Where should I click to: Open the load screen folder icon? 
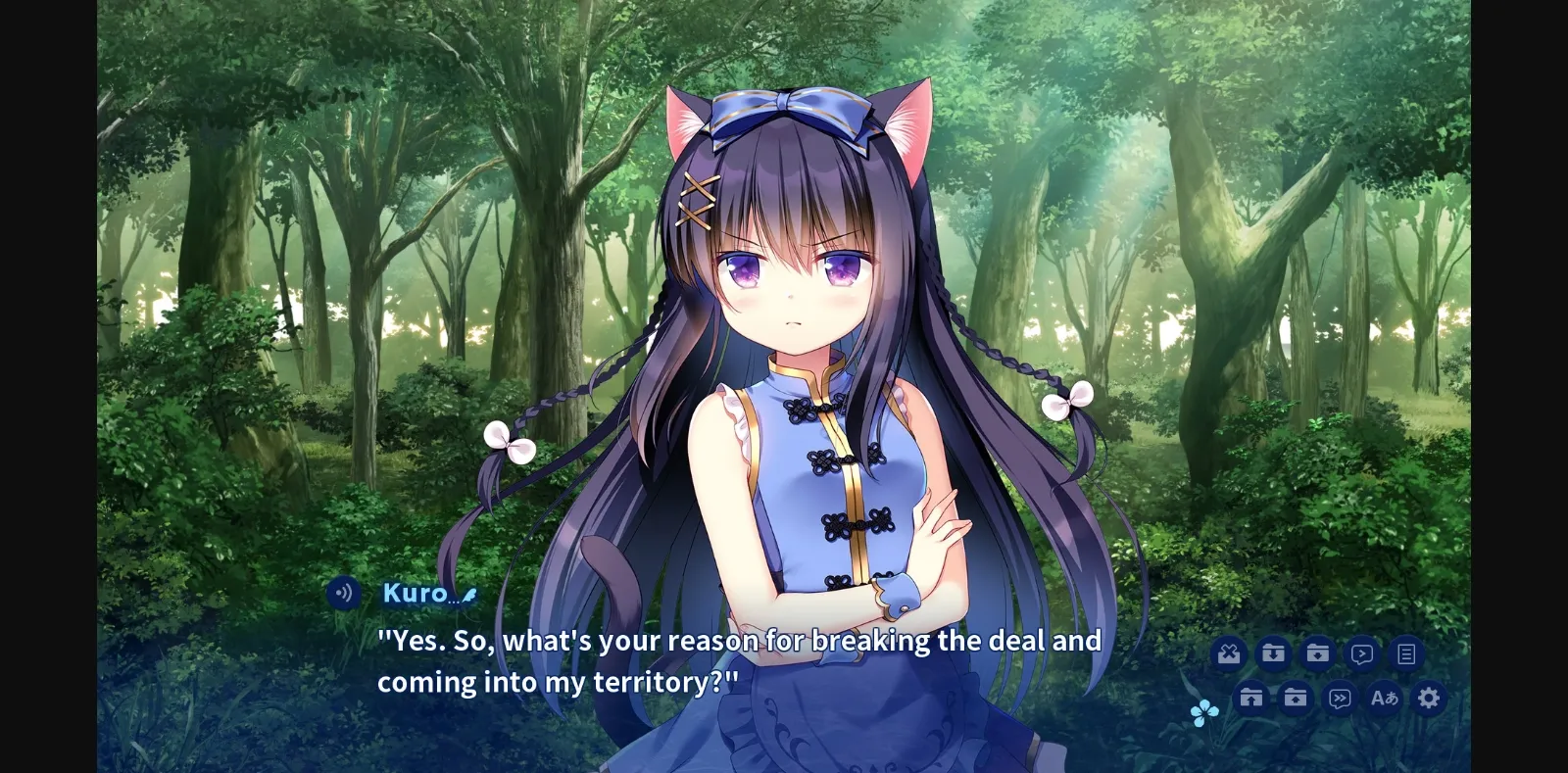tap(1296, 698)
